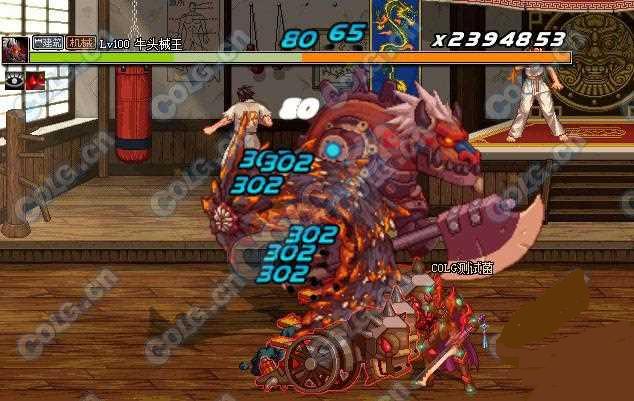Inspect the eye status effect icon
Viewport: 634px width, 401px height.
point(14,81)
